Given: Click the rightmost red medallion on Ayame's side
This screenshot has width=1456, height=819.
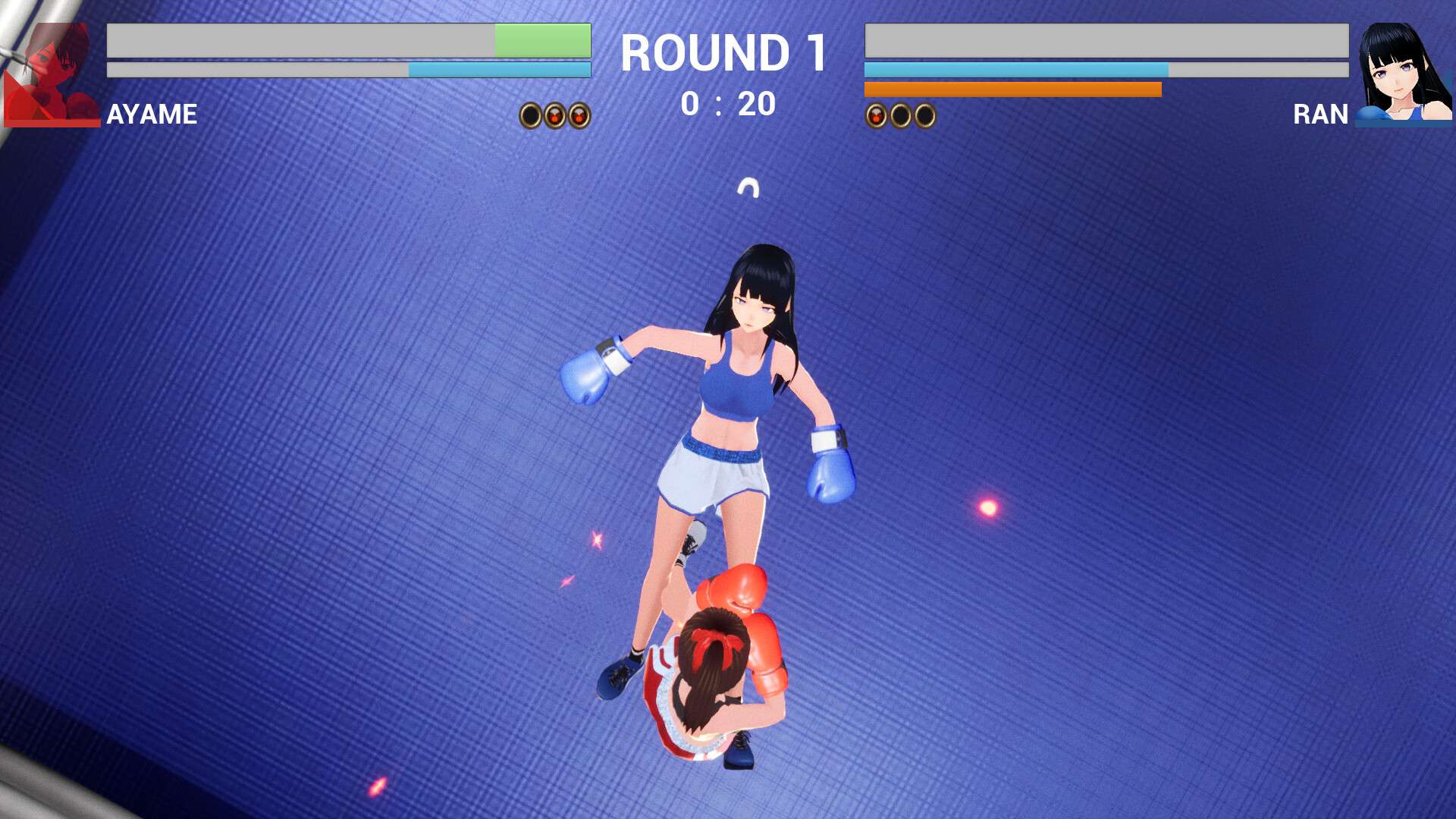Looking at the screenshot, I should [x=578, y=115].
